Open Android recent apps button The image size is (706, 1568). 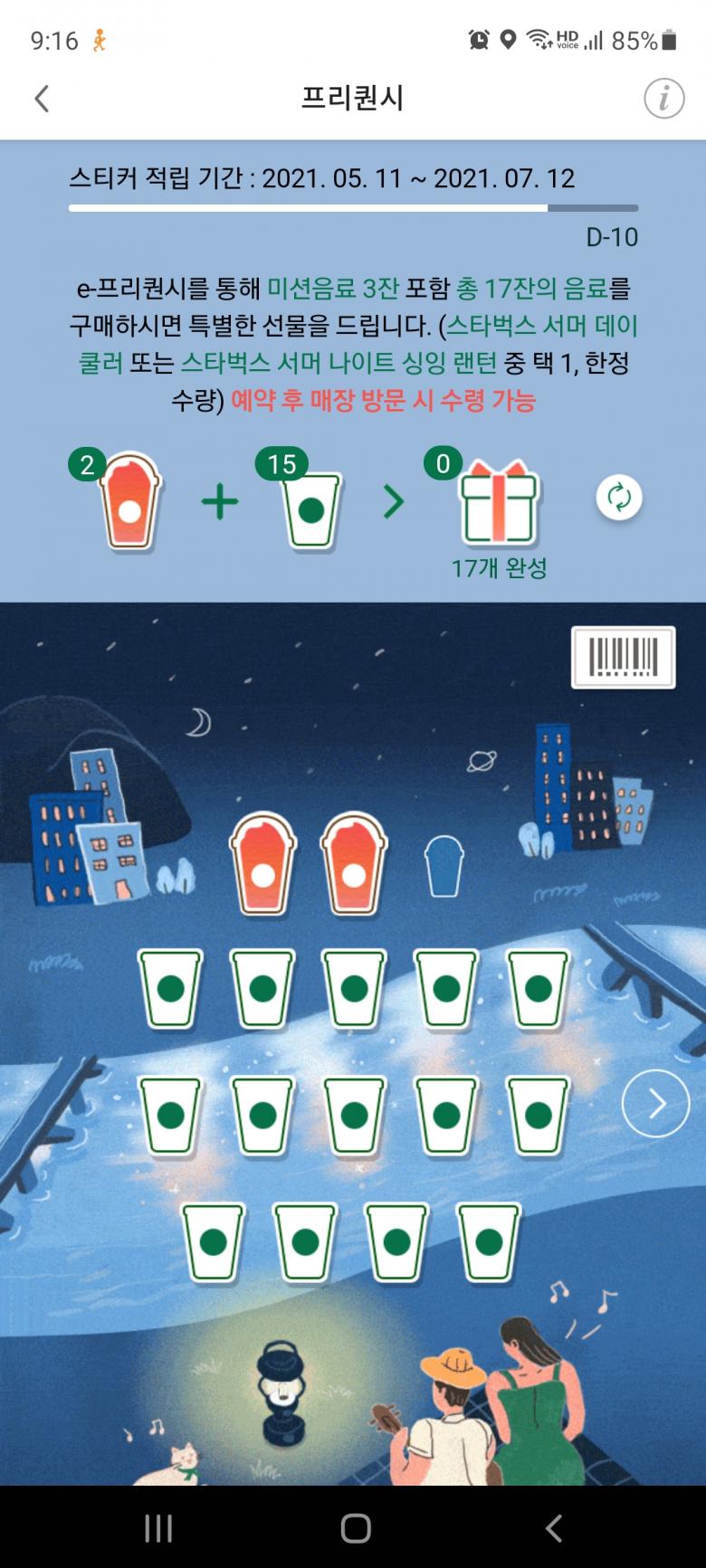click(x=158, y=1528)
